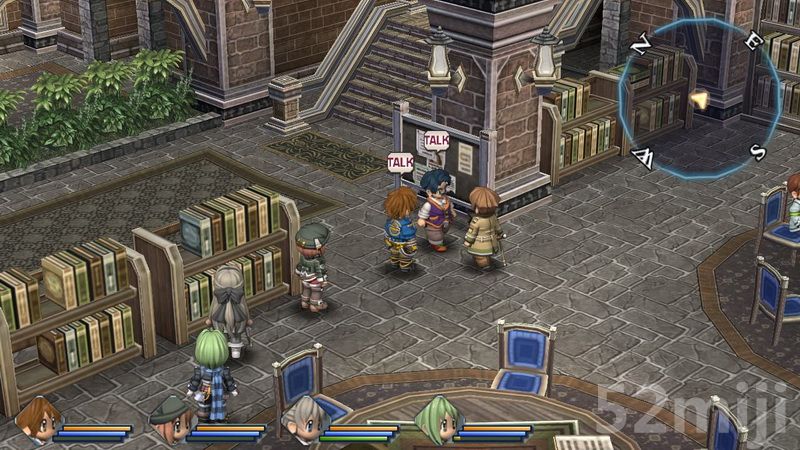Image resolution: width=800 pixels, height=450 pixels.
Task: Click the TALK bubble above the blue-haired man
Action: [x=437, y=140]
